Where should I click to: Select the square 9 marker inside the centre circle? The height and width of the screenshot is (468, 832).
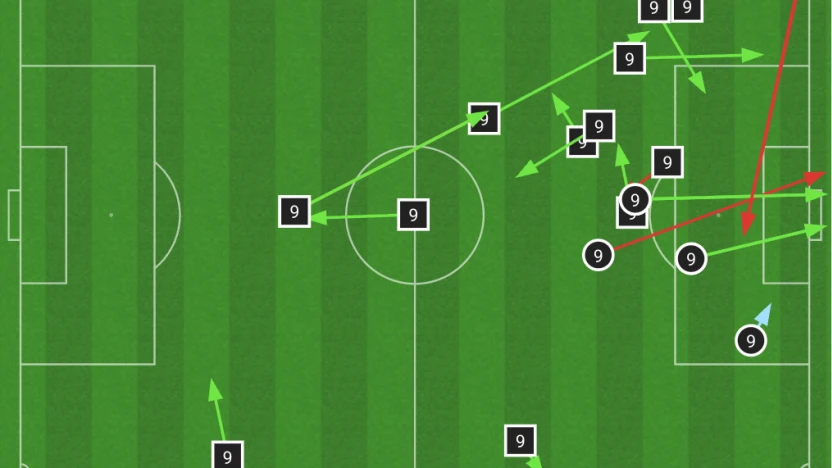point(413,214)
